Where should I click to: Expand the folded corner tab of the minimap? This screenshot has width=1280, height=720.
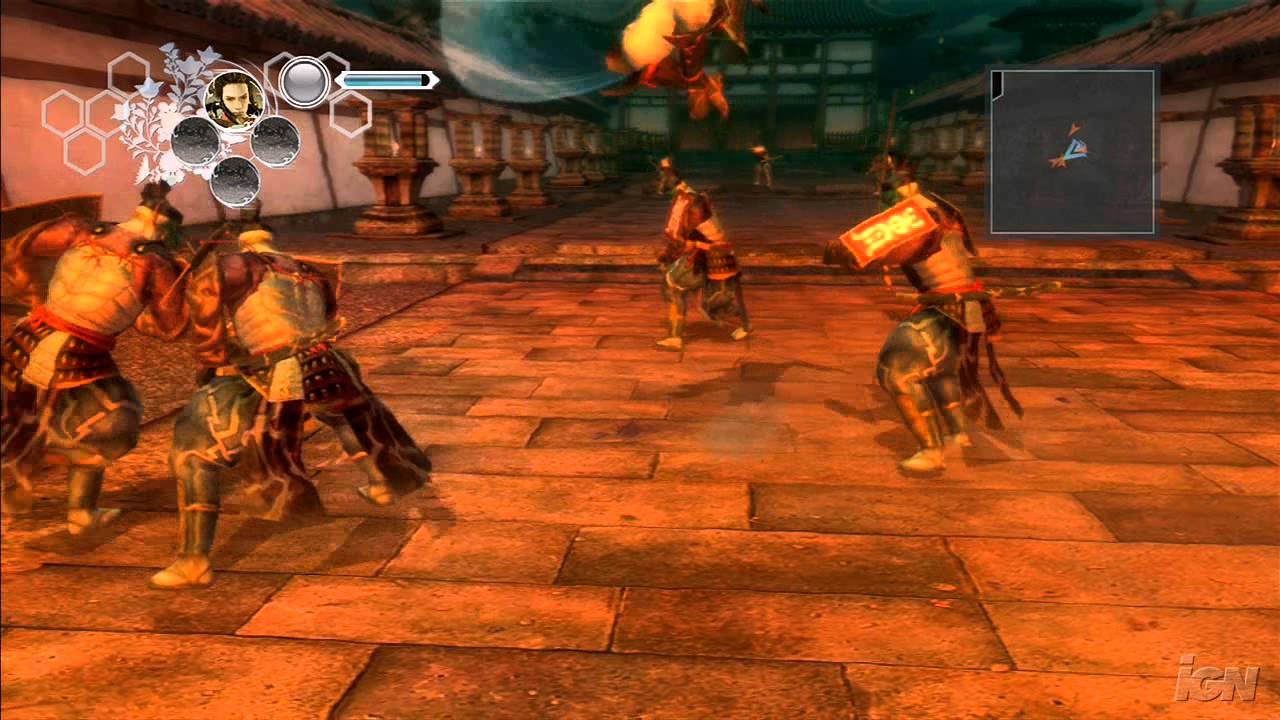997,84
